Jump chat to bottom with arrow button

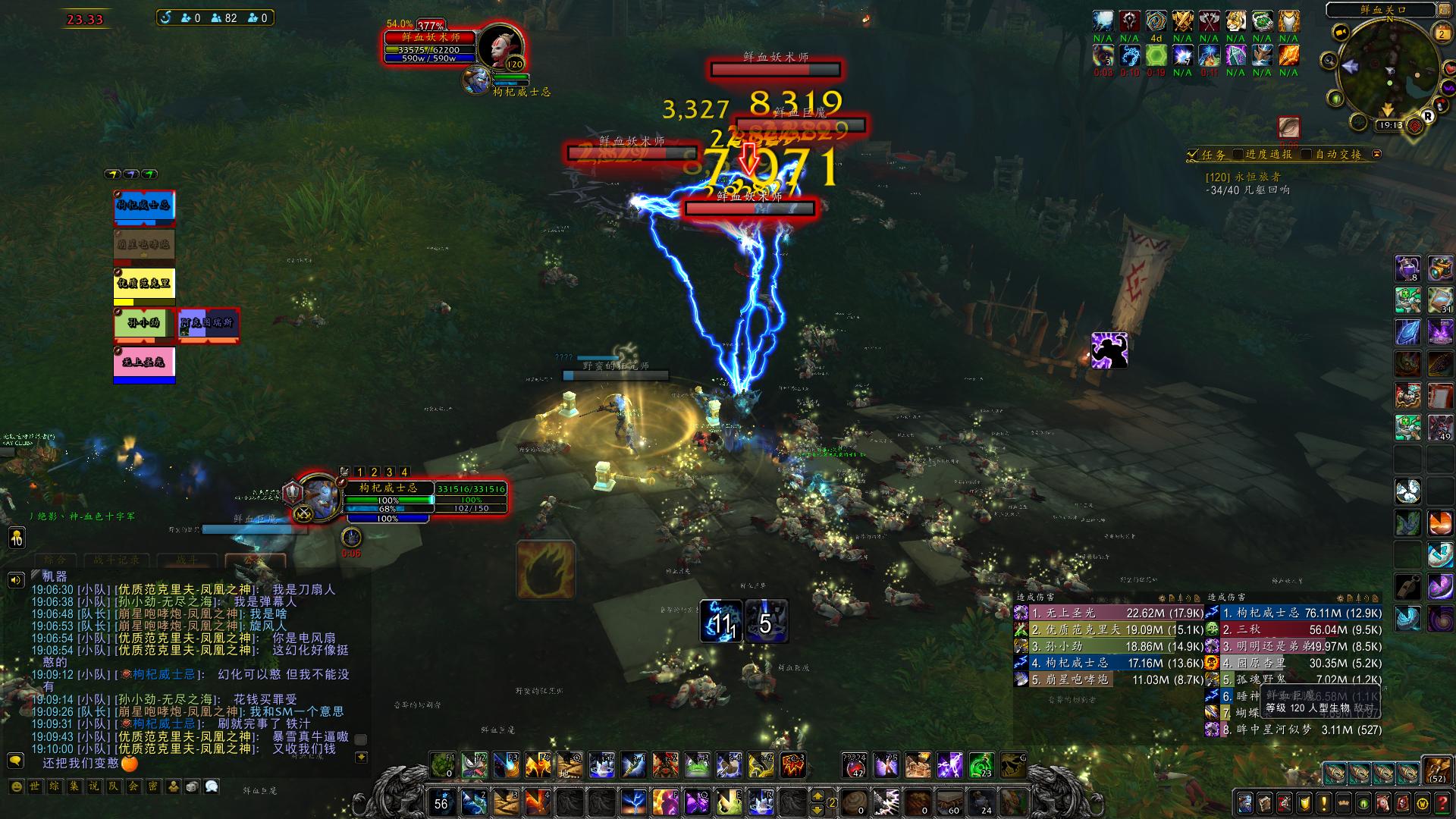pyautogui.click(x=362, y=756)
